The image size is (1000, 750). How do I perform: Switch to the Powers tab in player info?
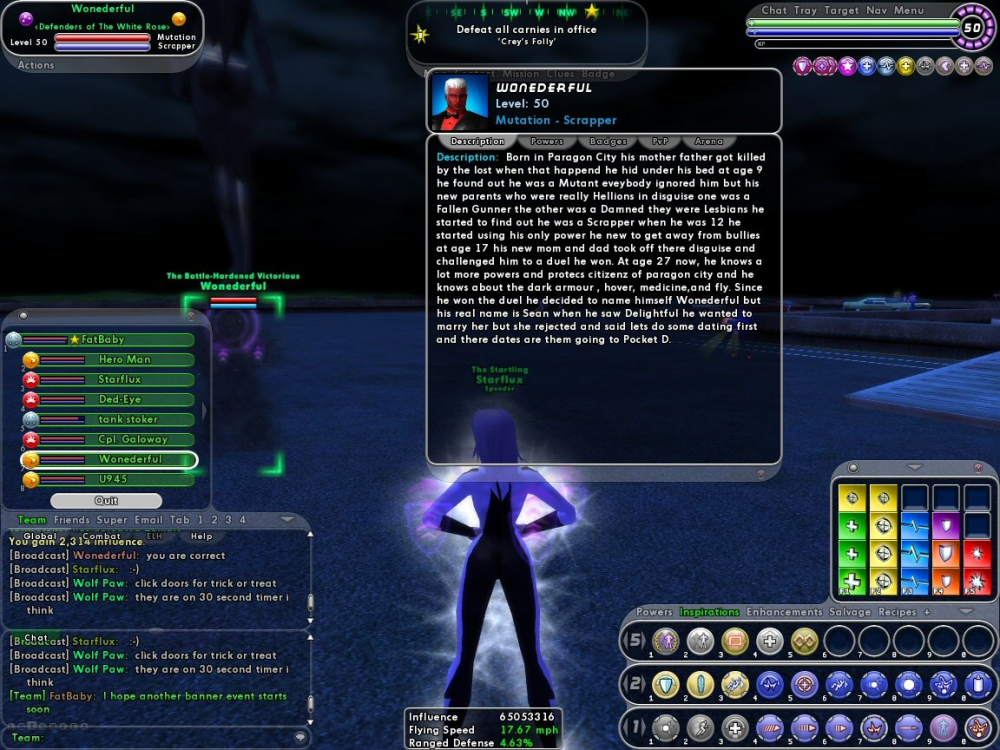(547, 142)
